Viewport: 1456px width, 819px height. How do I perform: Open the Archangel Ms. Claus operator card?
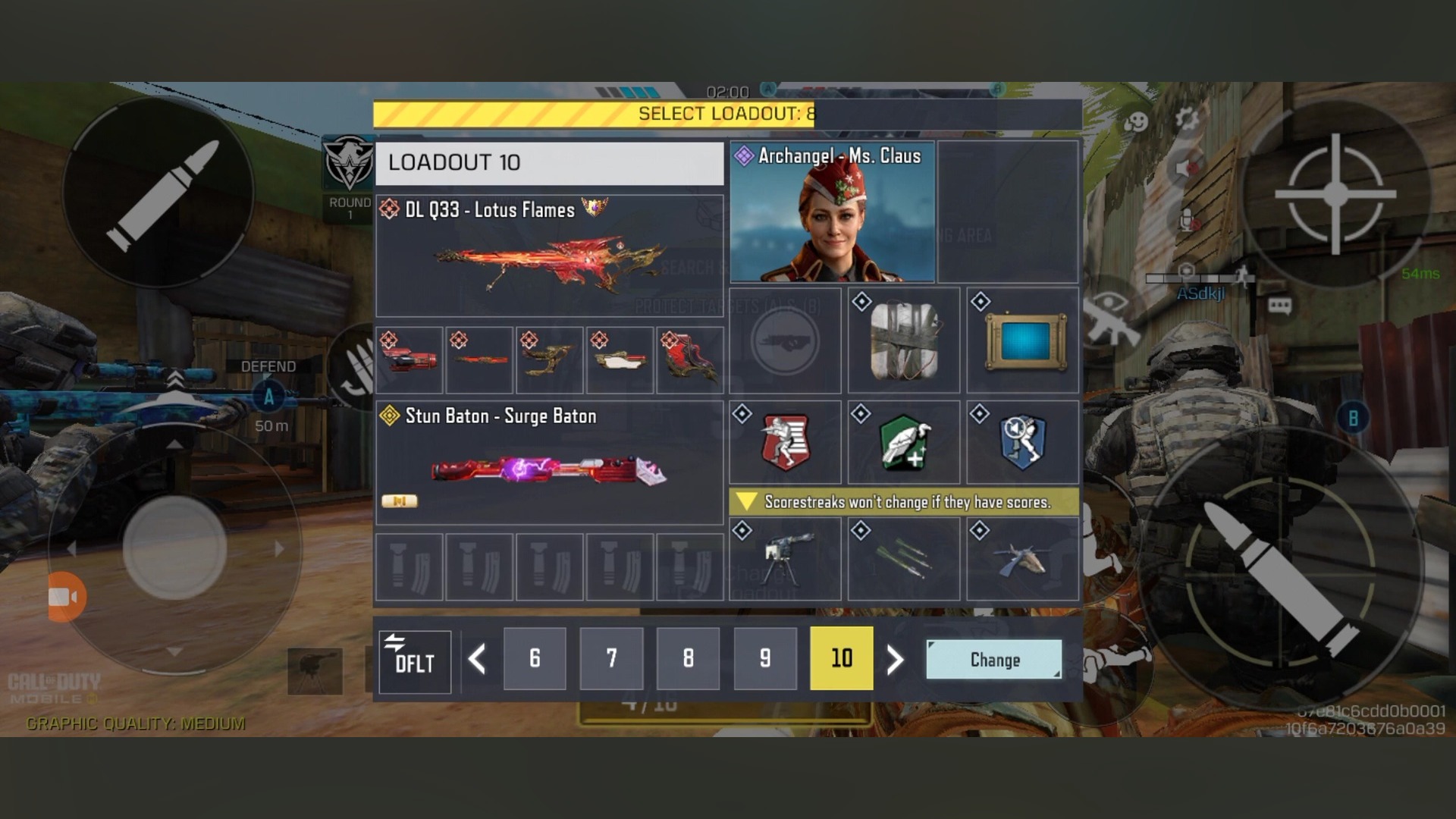point(832,212)
